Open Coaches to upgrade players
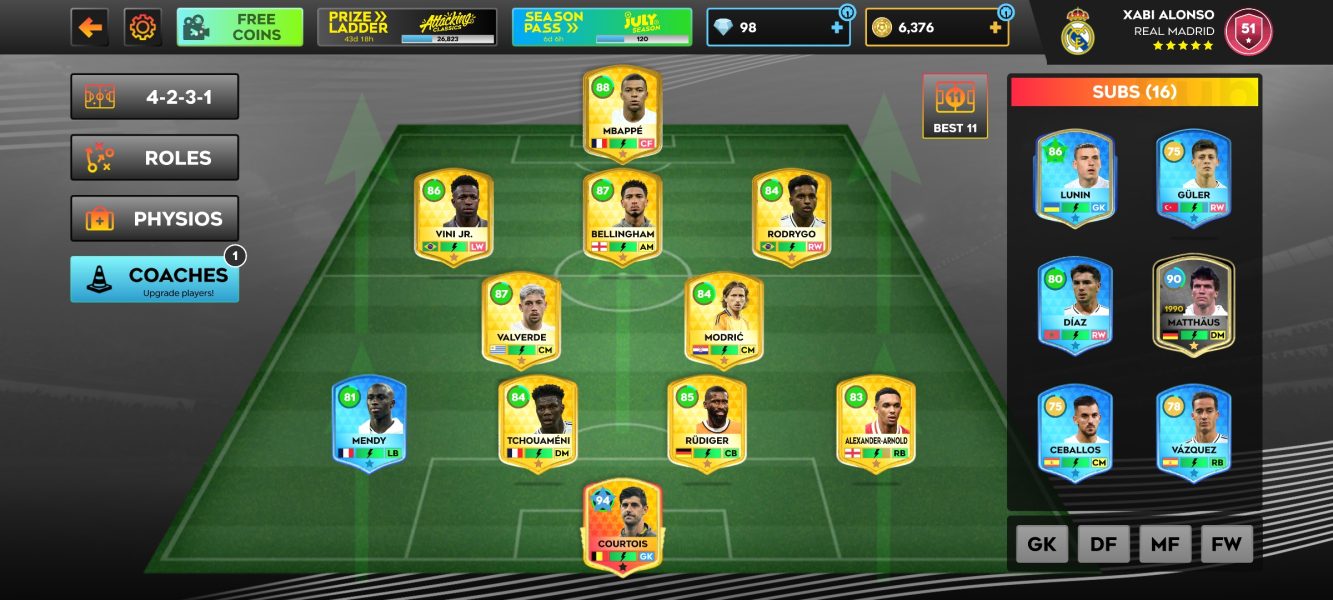 click(154, 279)
